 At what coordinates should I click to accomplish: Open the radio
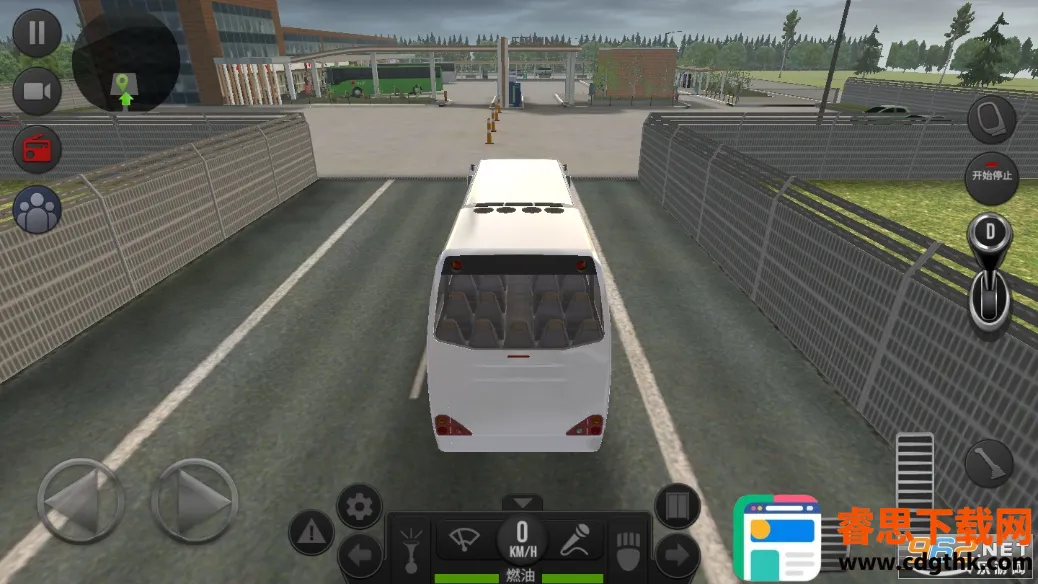(37, 150)
